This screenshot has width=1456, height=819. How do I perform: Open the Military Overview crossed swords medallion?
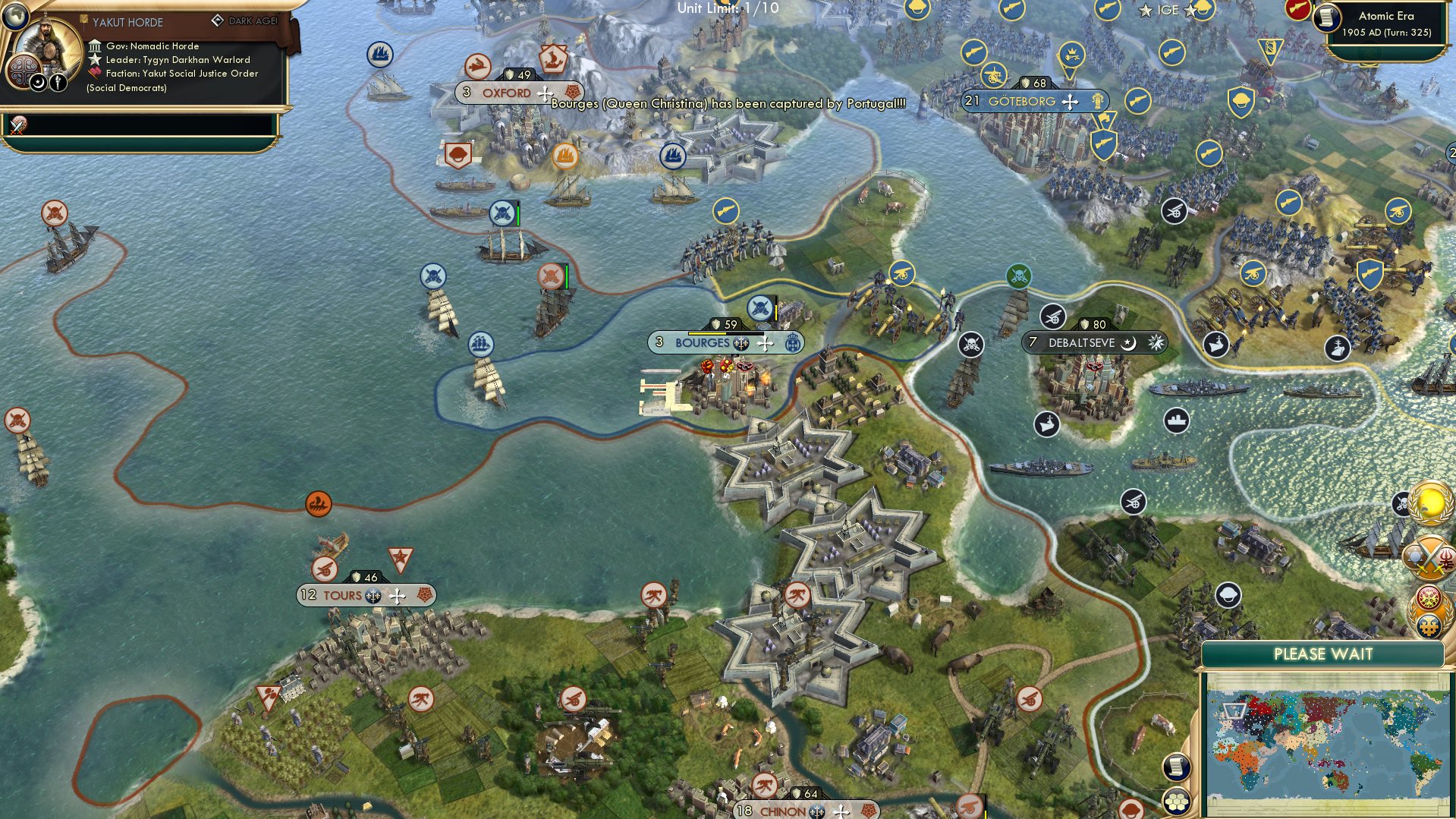click(x=1429, y=559)
